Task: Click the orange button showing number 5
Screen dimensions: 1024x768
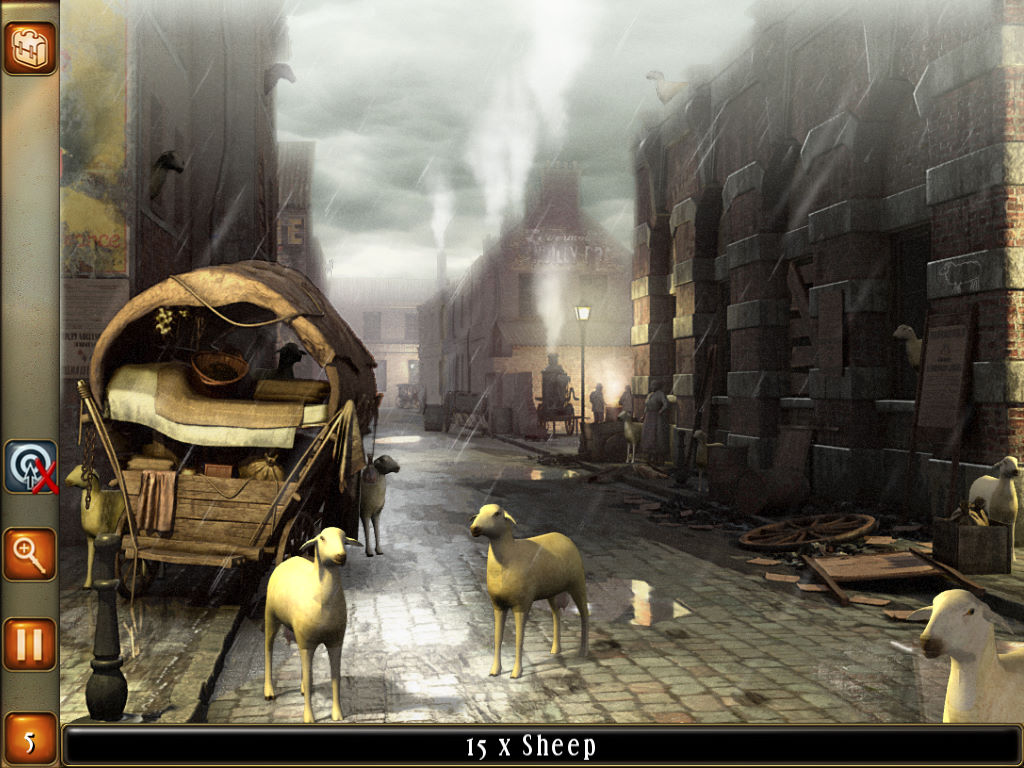Action: click(x=29, y=741)
